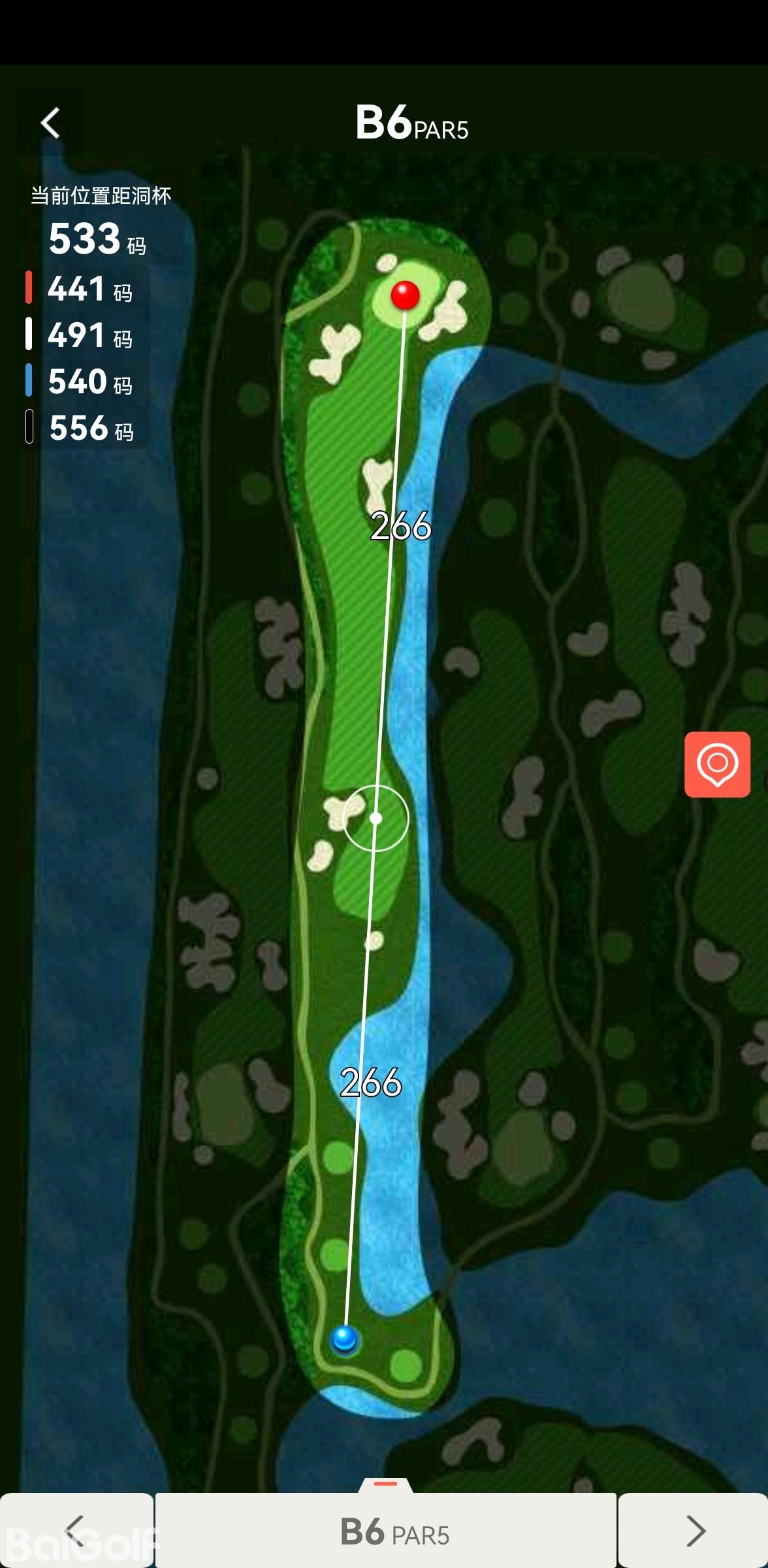Tap the red location pin button
Image resolution: width=768 pixels, height=1568 pixels.
point(716,764)
